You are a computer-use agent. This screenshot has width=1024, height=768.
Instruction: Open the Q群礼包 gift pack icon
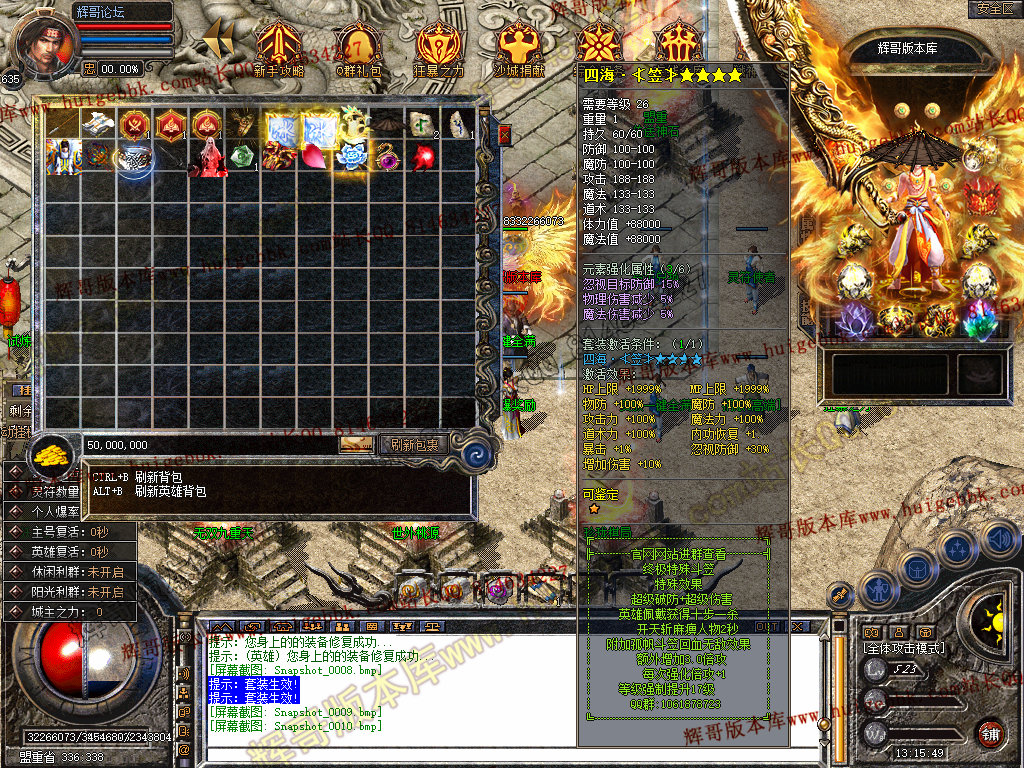coord(357,49)
